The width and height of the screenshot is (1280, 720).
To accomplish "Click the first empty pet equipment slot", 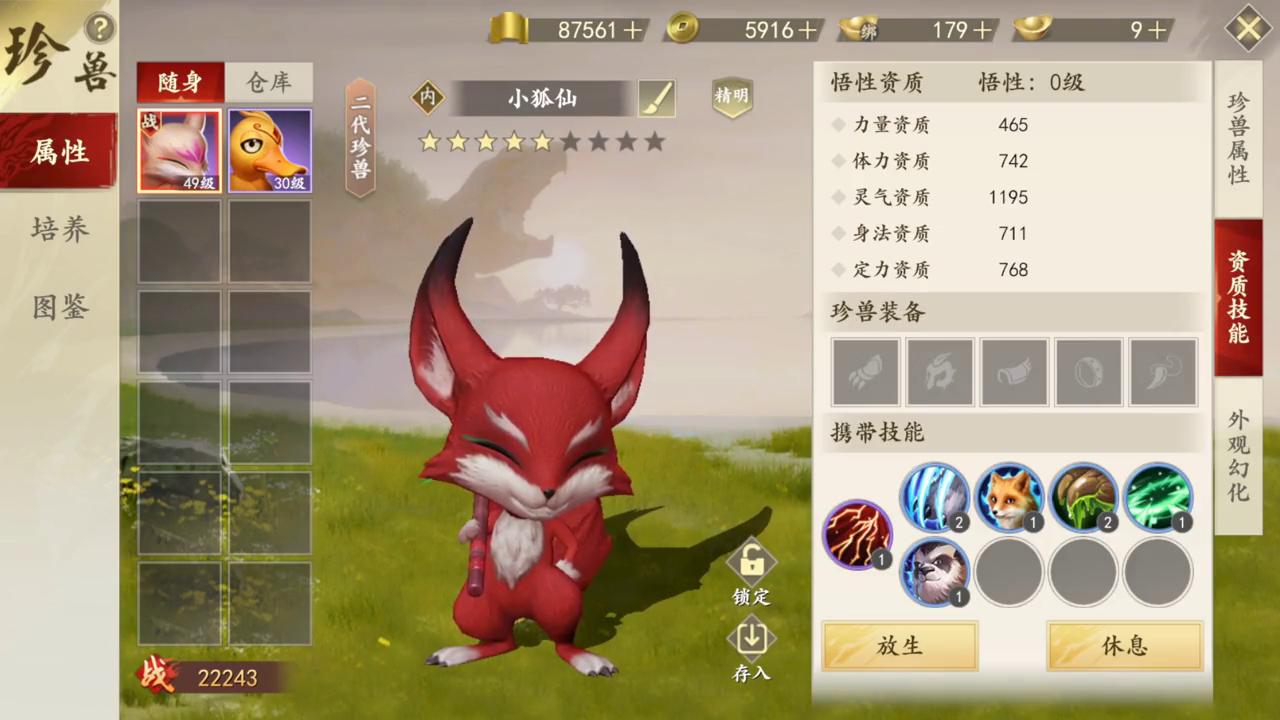I will click(865, 371).
